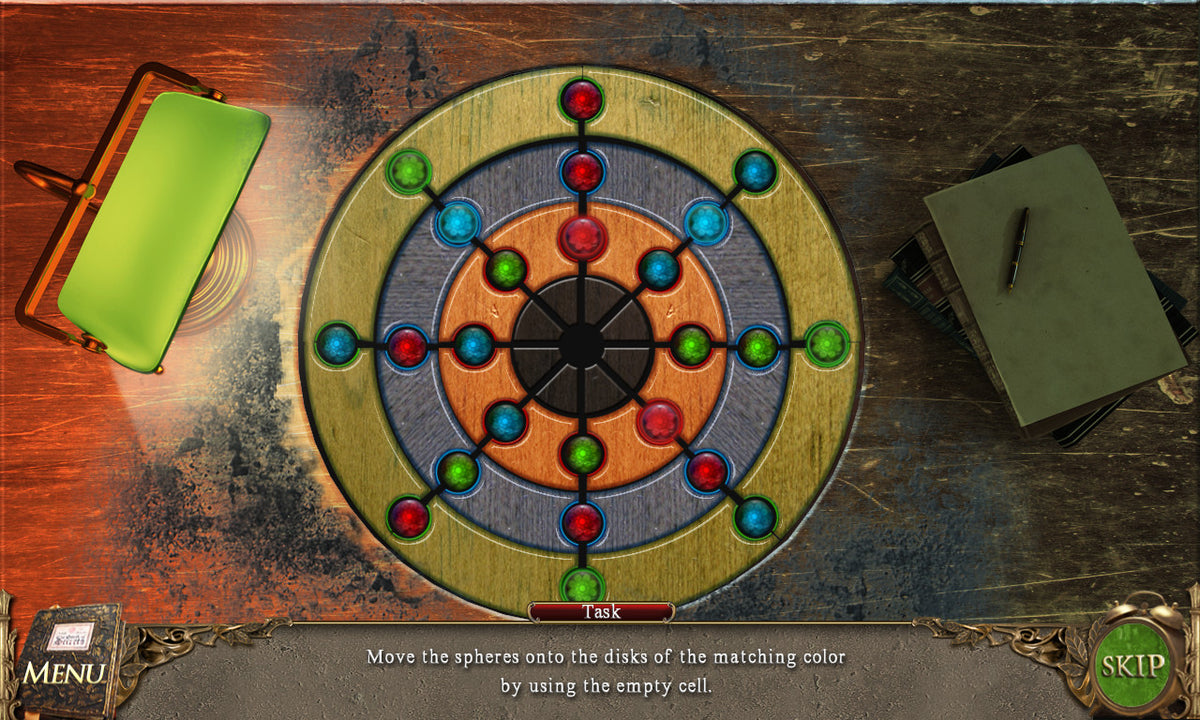Choose the leftmost blue sphere on the orange ring

(473, 346)
